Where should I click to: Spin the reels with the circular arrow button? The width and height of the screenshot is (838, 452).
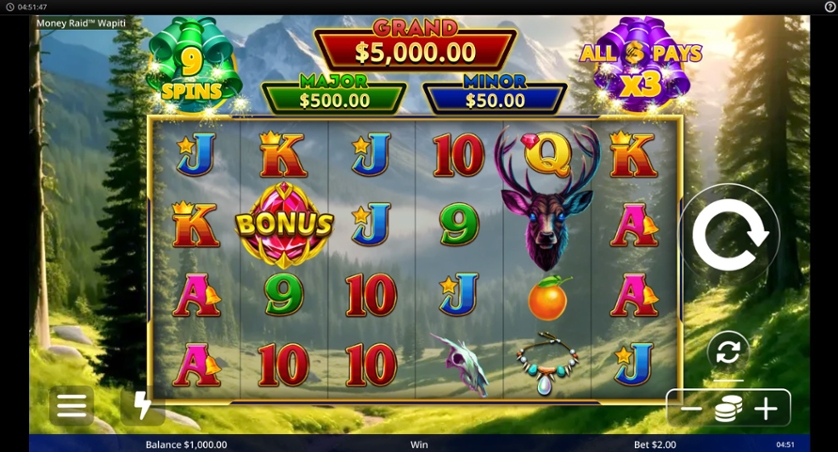[729, 235]
